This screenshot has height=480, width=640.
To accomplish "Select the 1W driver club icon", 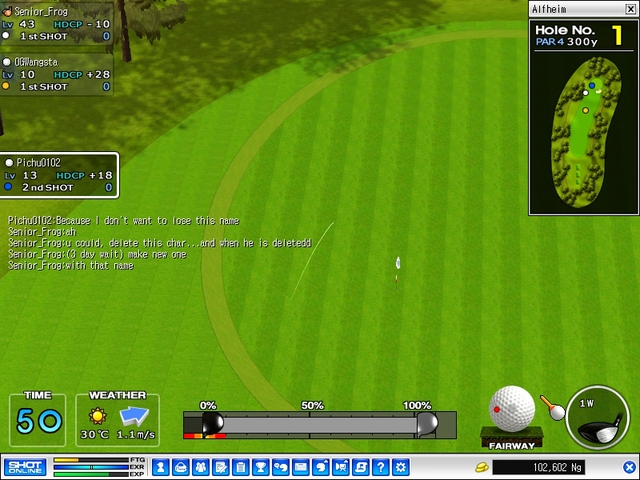I will [597, 417].
